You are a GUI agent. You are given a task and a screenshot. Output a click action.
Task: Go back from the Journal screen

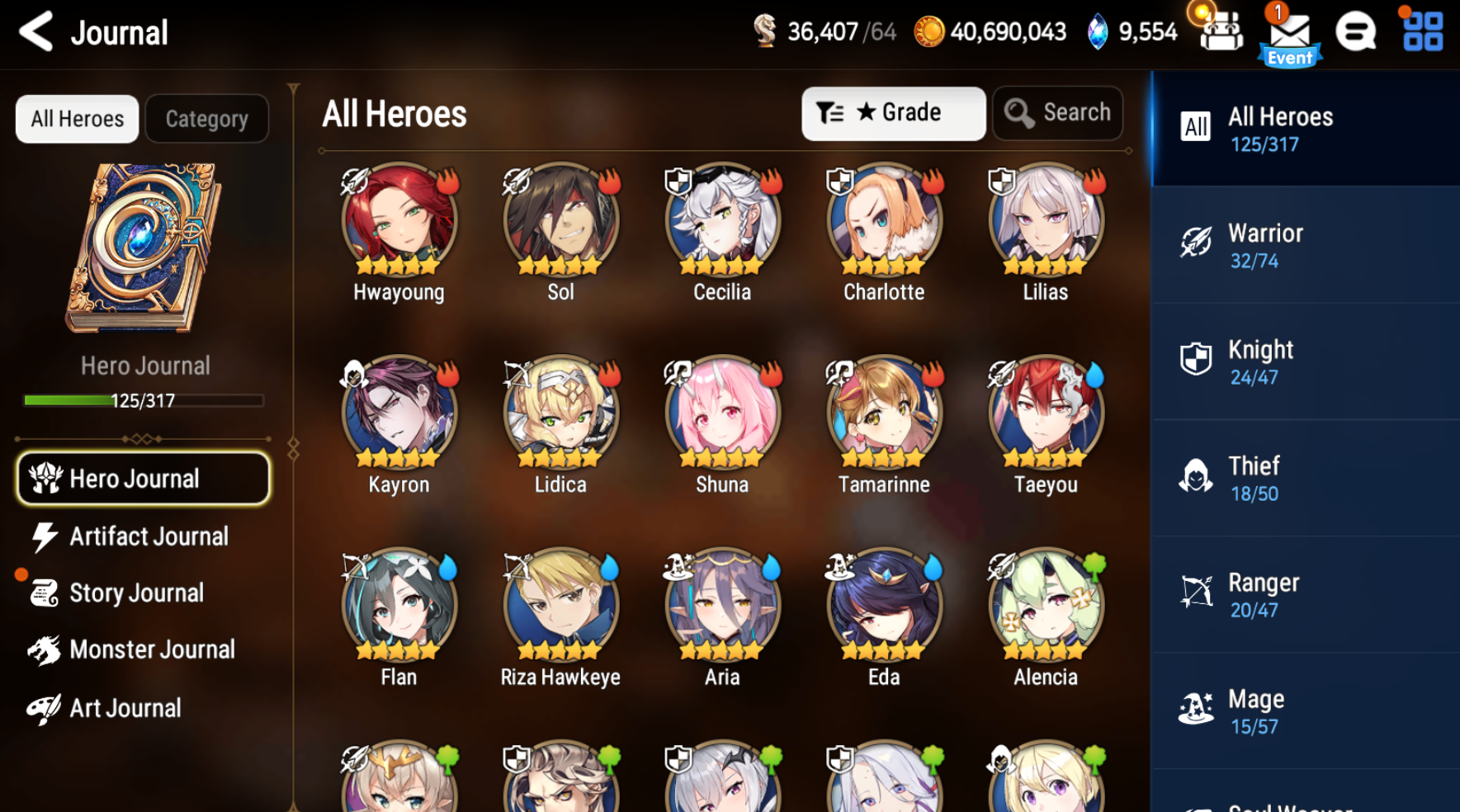(34, 32)
